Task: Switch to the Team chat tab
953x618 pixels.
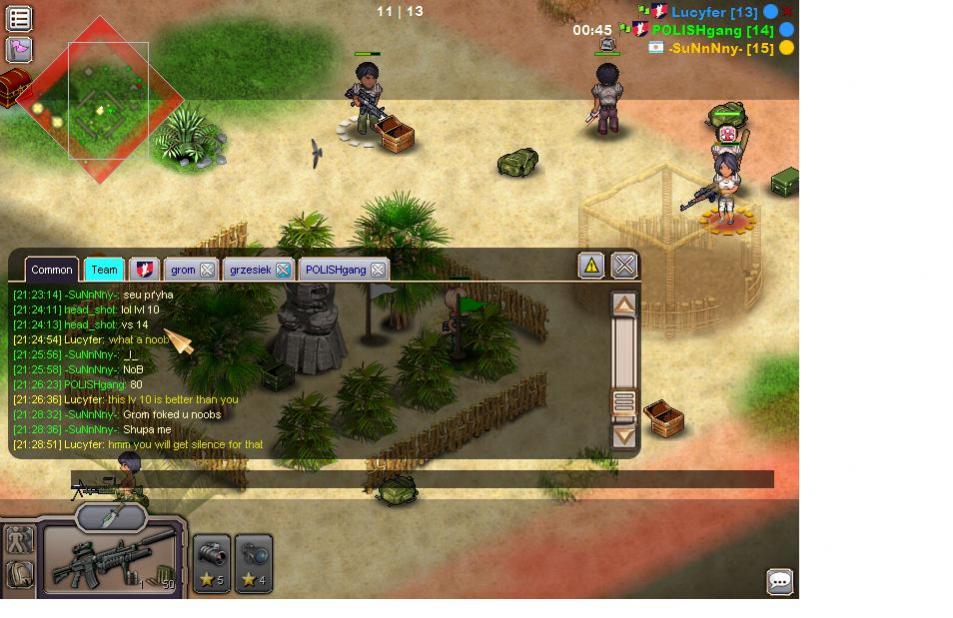Action: (103, 270)
